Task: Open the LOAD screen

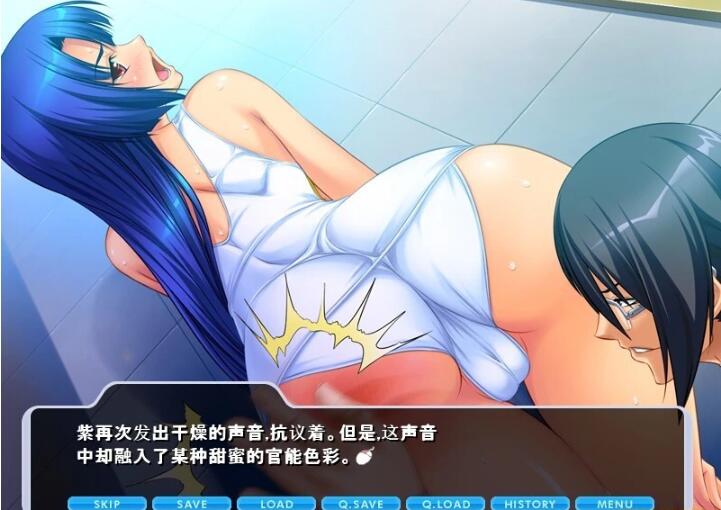Action: (x=277, y=503)
